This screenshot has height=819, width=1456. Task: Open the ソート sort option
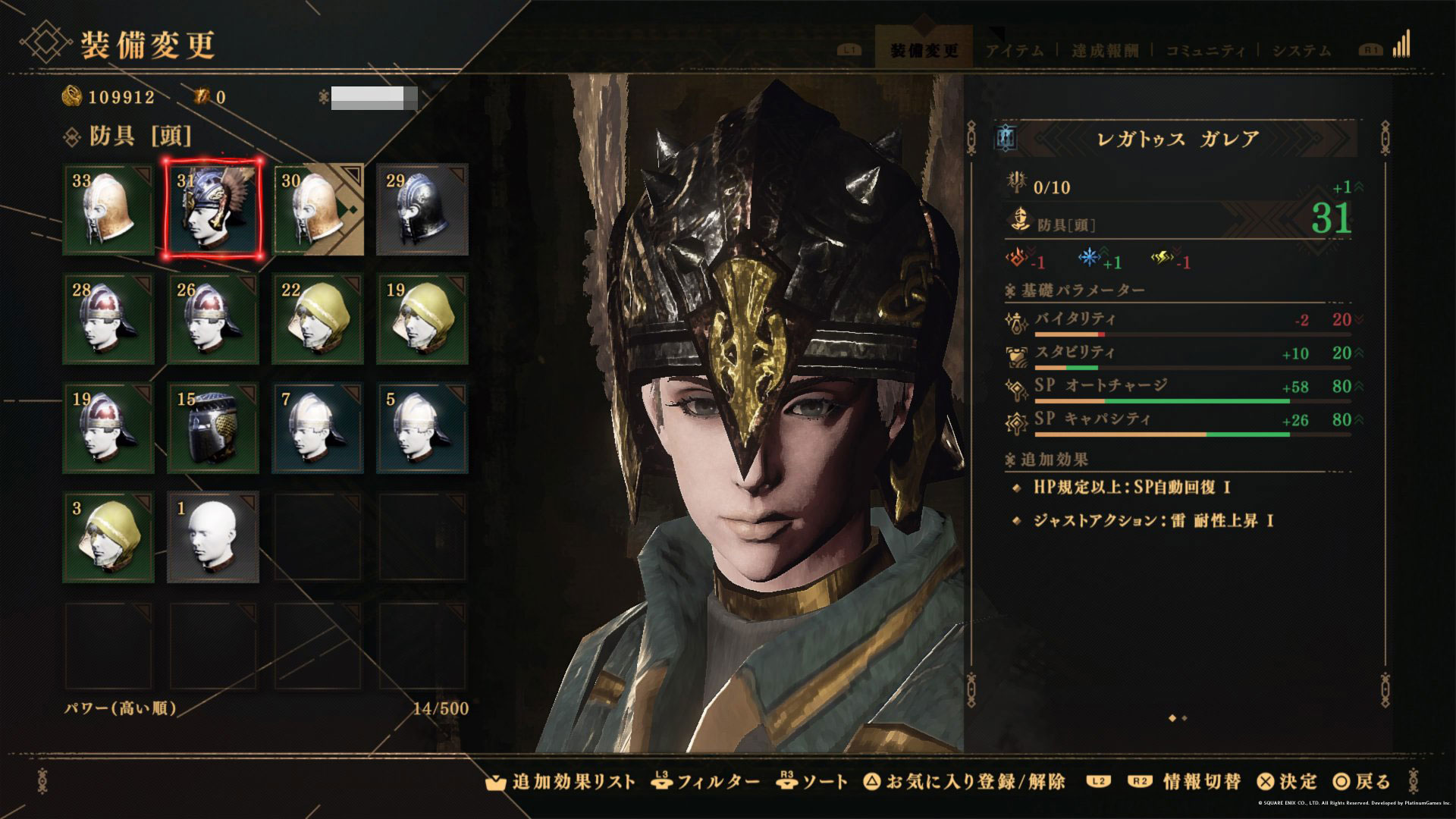point(813,782)
